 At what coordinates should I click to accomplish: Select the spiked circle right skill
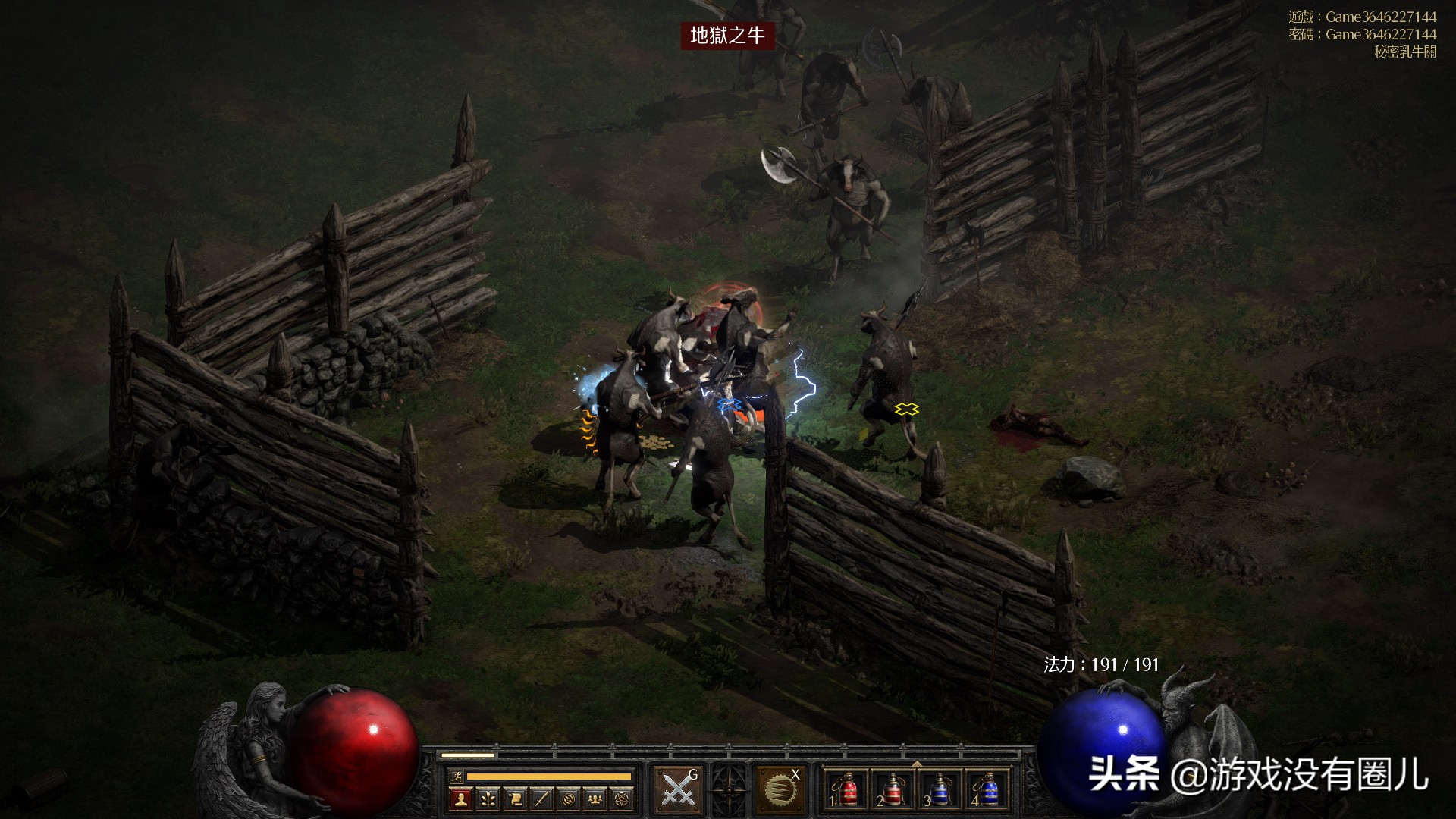point(779,789)
